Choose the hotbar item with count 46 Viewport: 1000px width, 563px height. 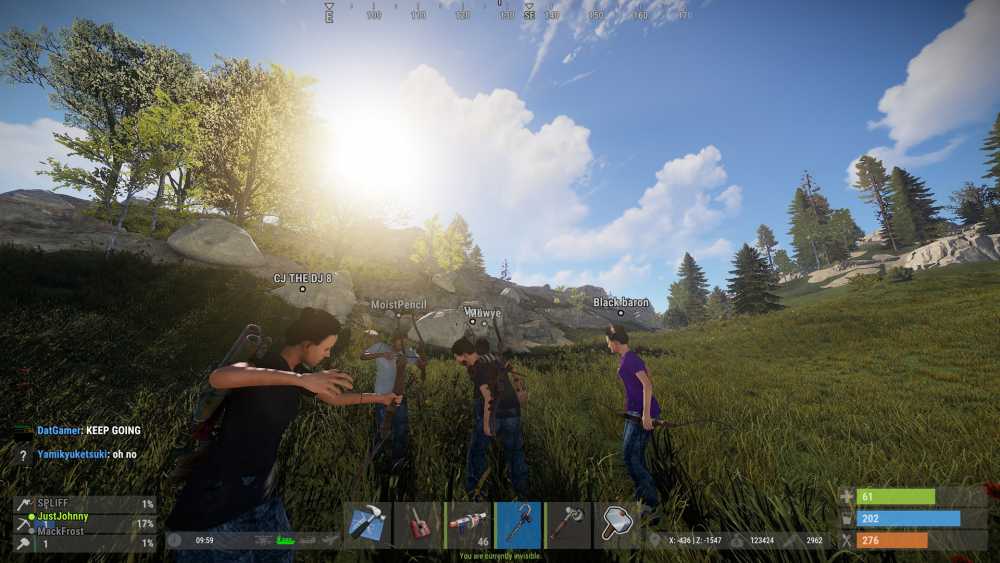pyautogui.click(x=467, y=525)
